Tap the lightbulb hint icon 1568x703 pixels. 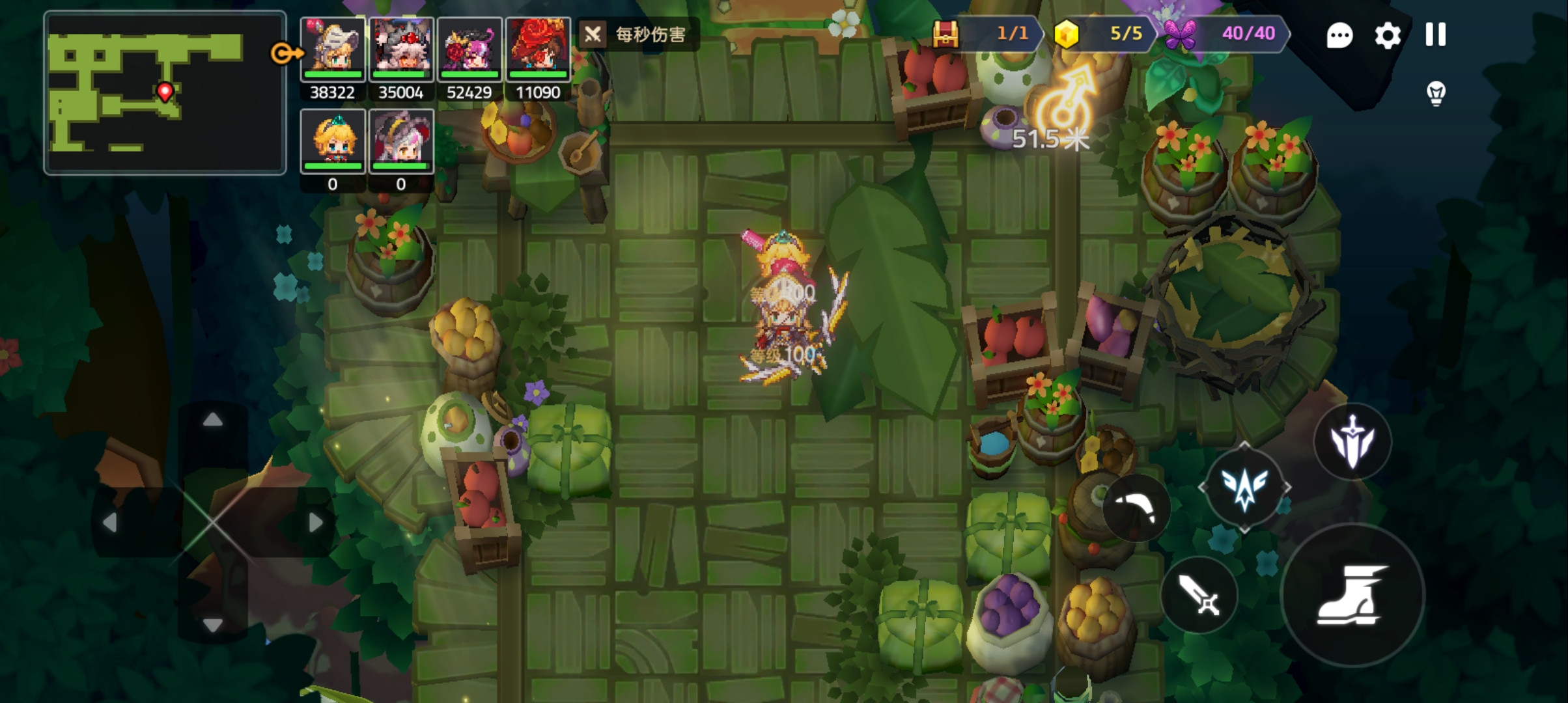(x=1436, y=93)
